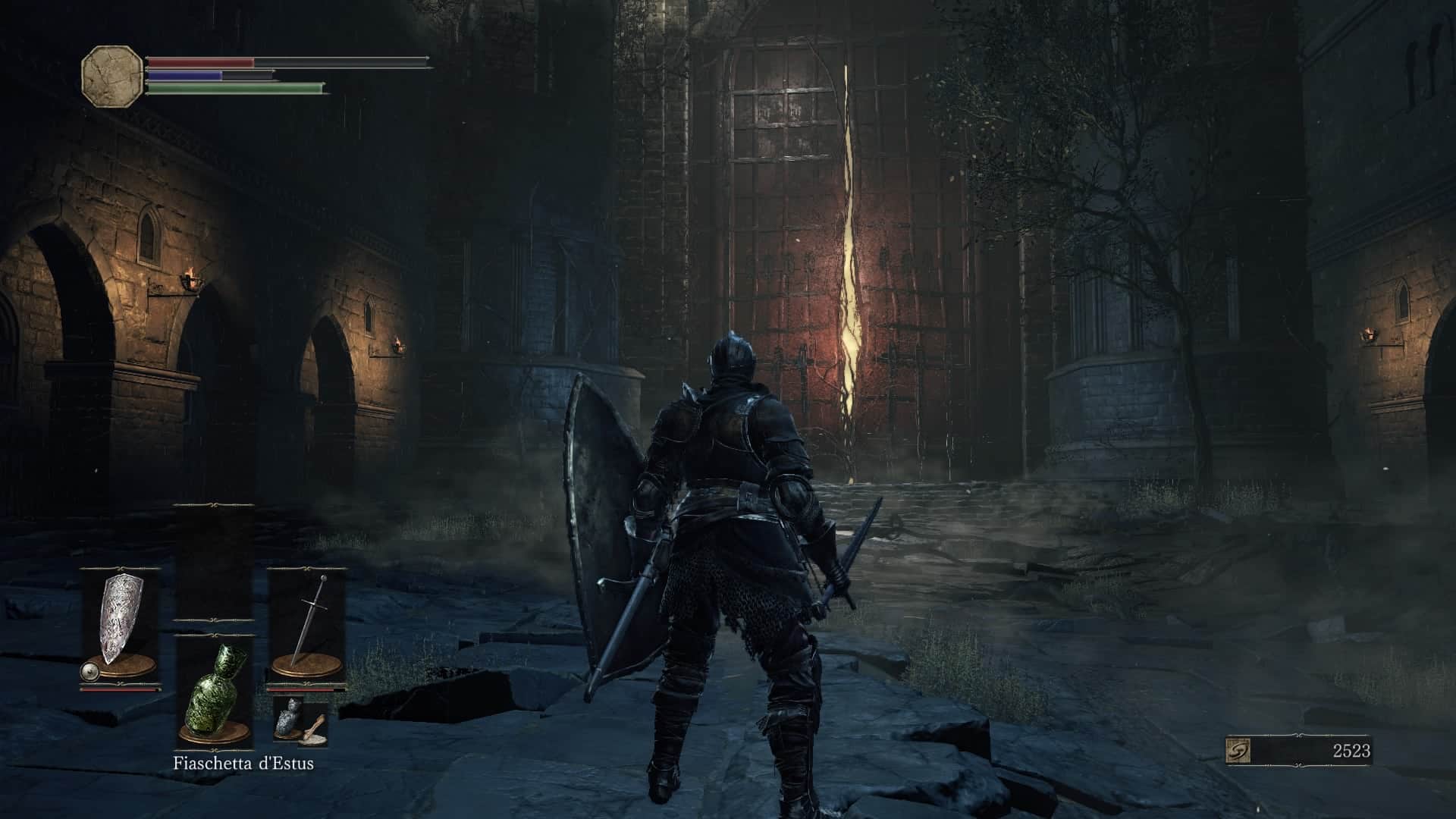This screenshot has width=1456, height=819.
Task: Choose the small bone item icon
Action: 315,729
